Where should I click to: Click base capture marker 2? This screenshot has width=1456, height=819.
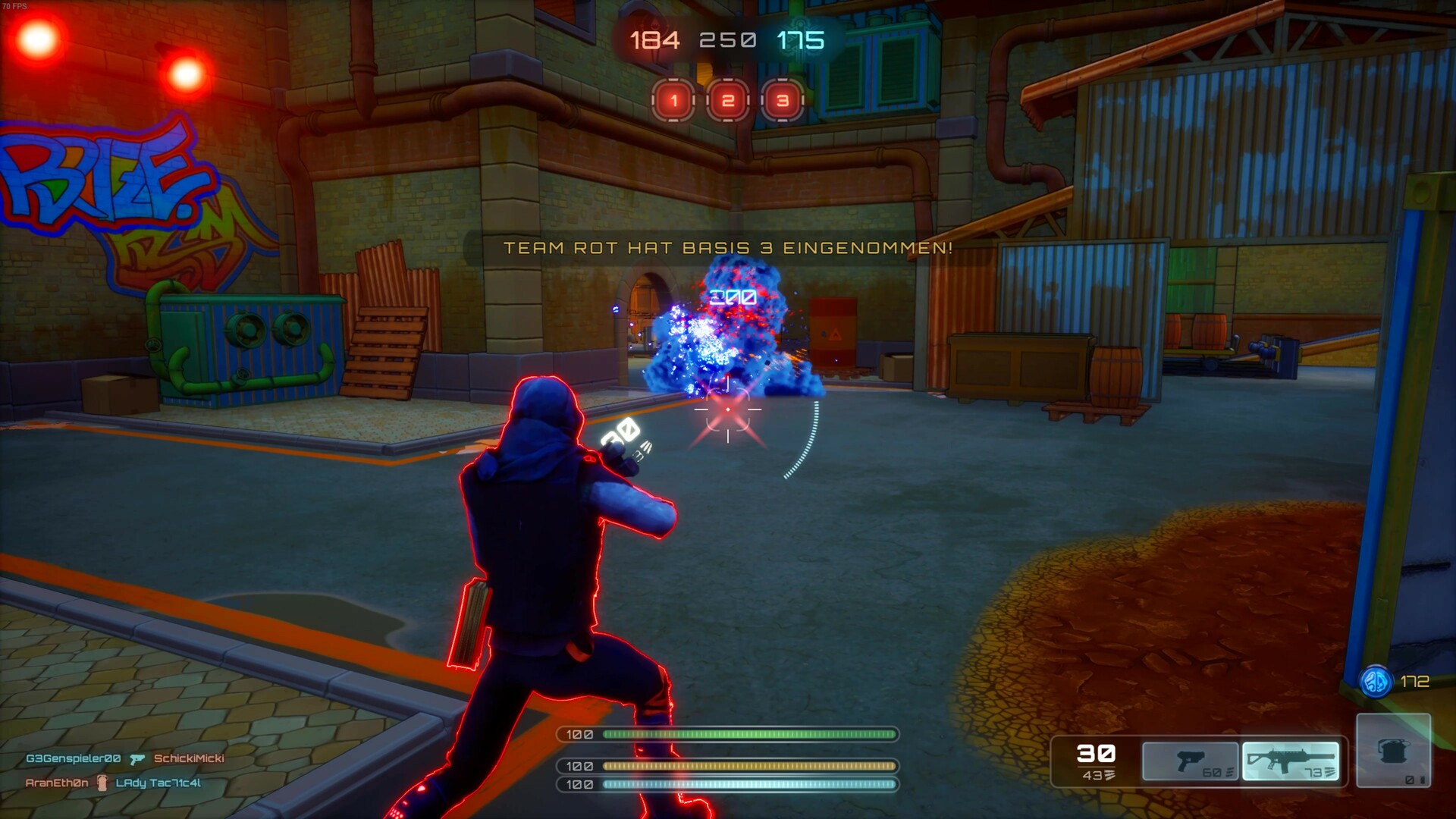pyautogui.click(x=729, y=99)
